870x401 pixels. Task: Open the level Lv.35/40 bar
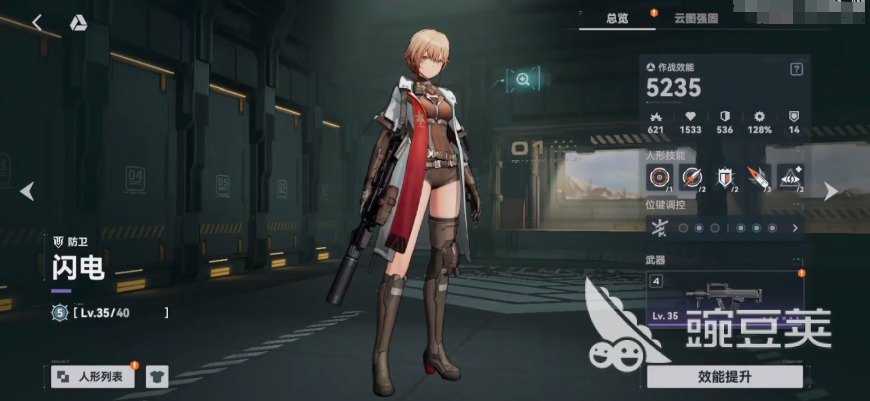pos(110,313)
